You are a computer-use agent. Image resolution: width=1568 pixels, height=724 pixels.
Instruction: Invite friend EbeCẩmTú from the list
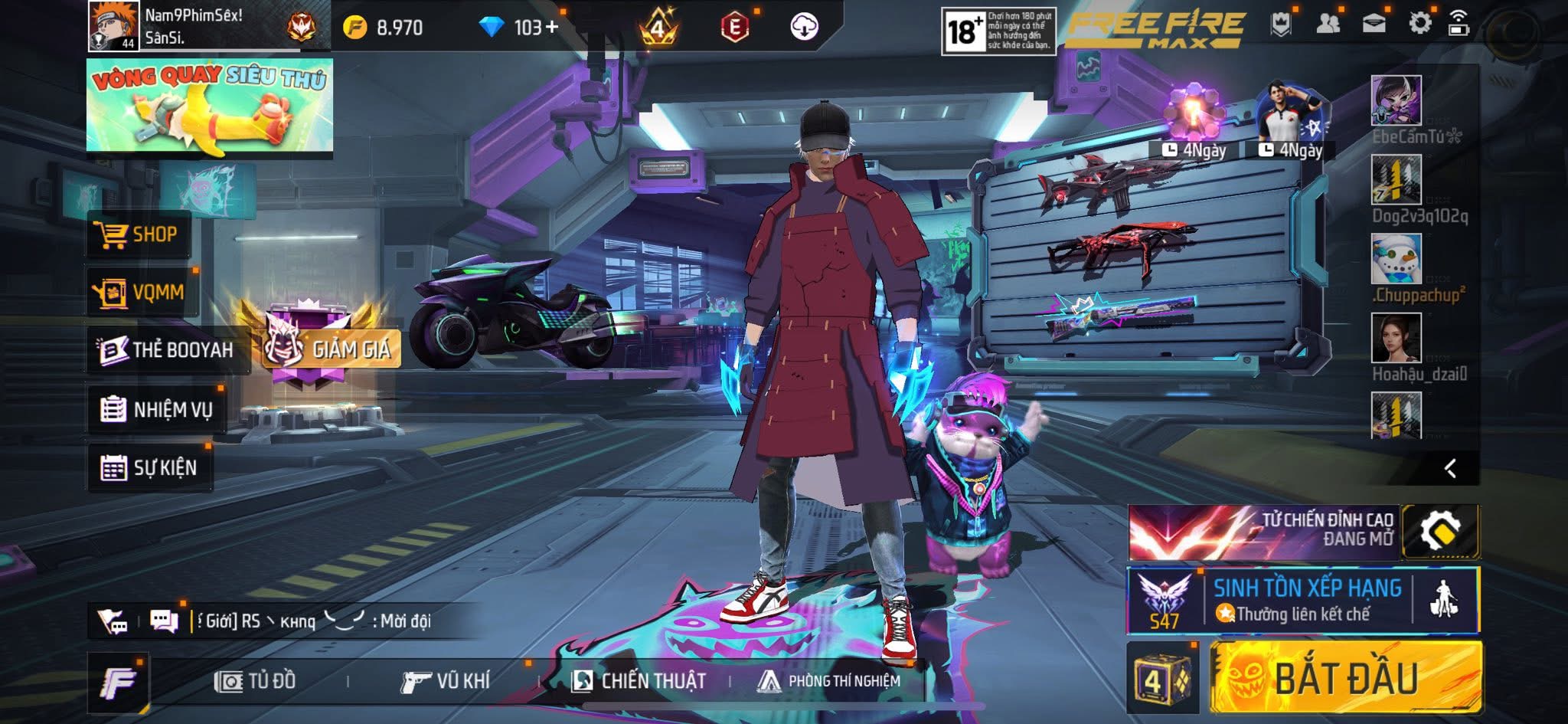[x=1396, y=101]
